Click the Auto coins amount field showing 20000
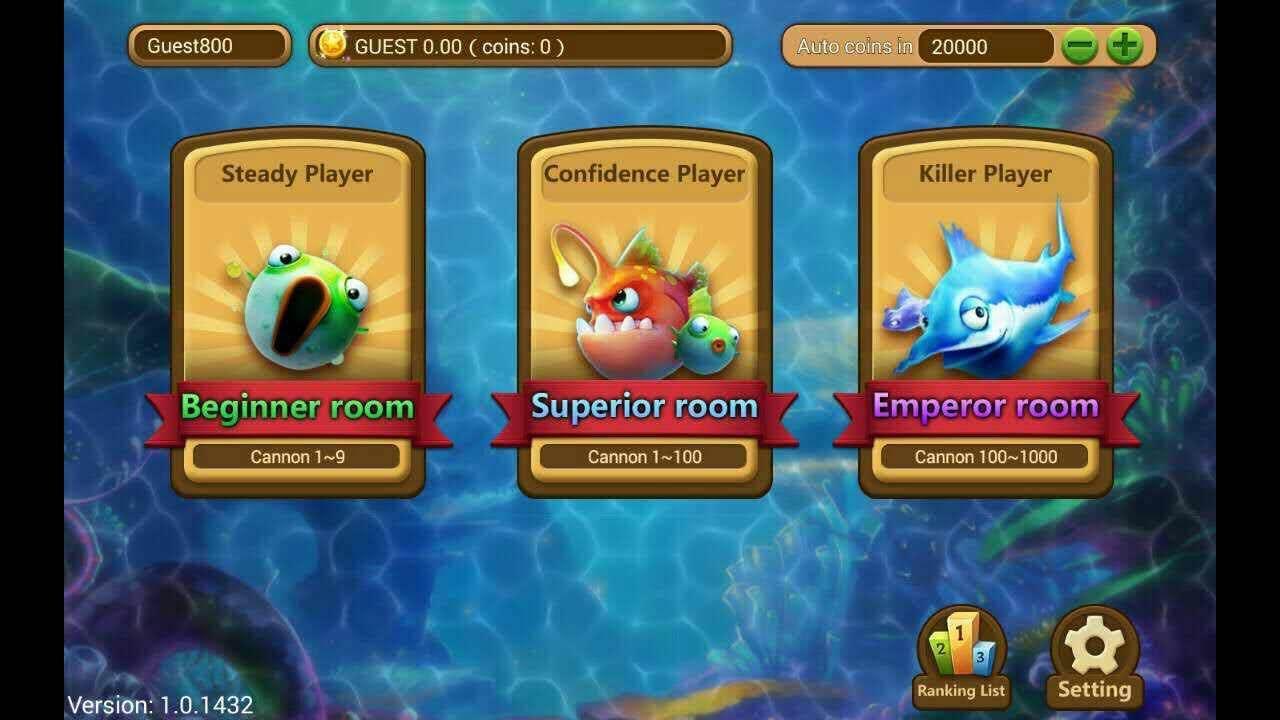The height and width of the screenshot is (720, 1280). click(x=985, y=46)
